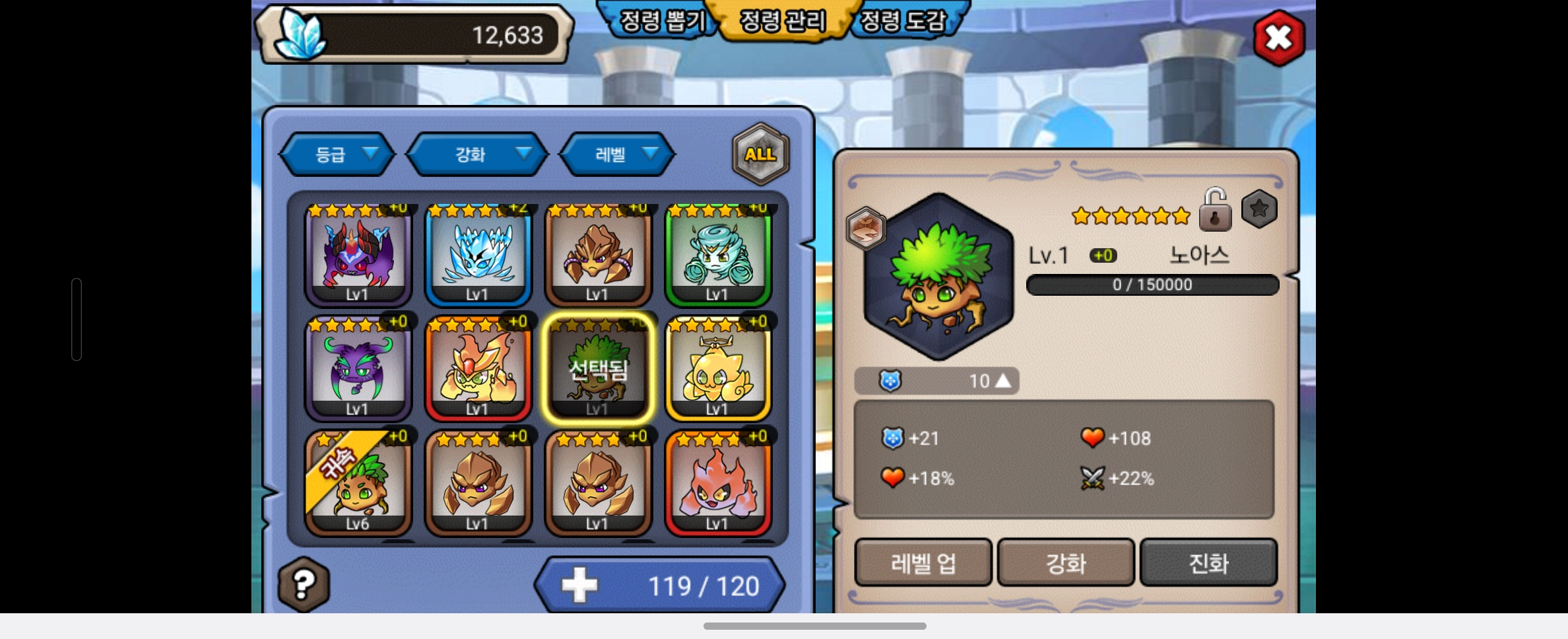Tap the 강화 enhance button

(x=1066, y=563)
